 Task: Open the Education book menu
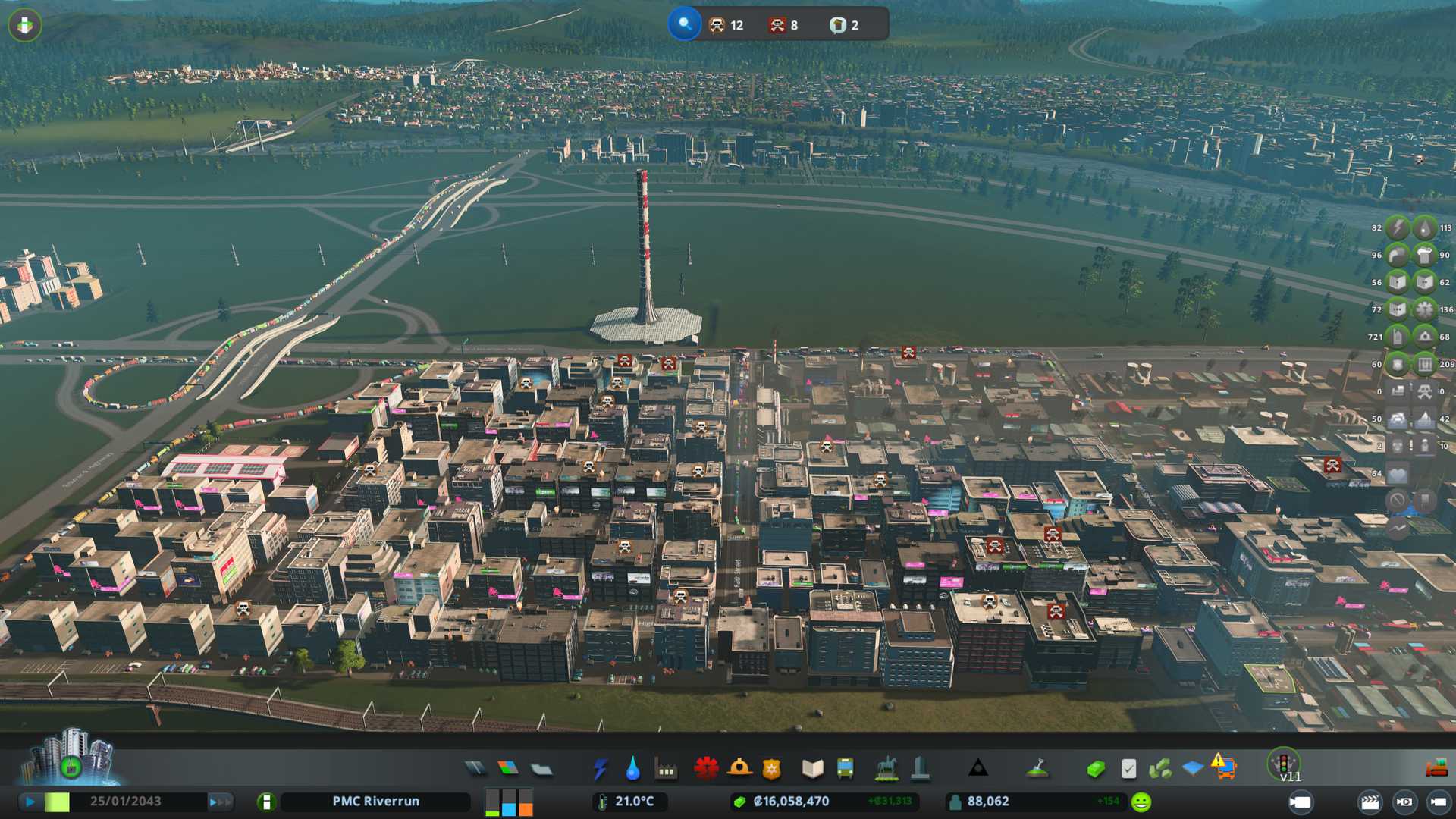[x=812, y=769]
